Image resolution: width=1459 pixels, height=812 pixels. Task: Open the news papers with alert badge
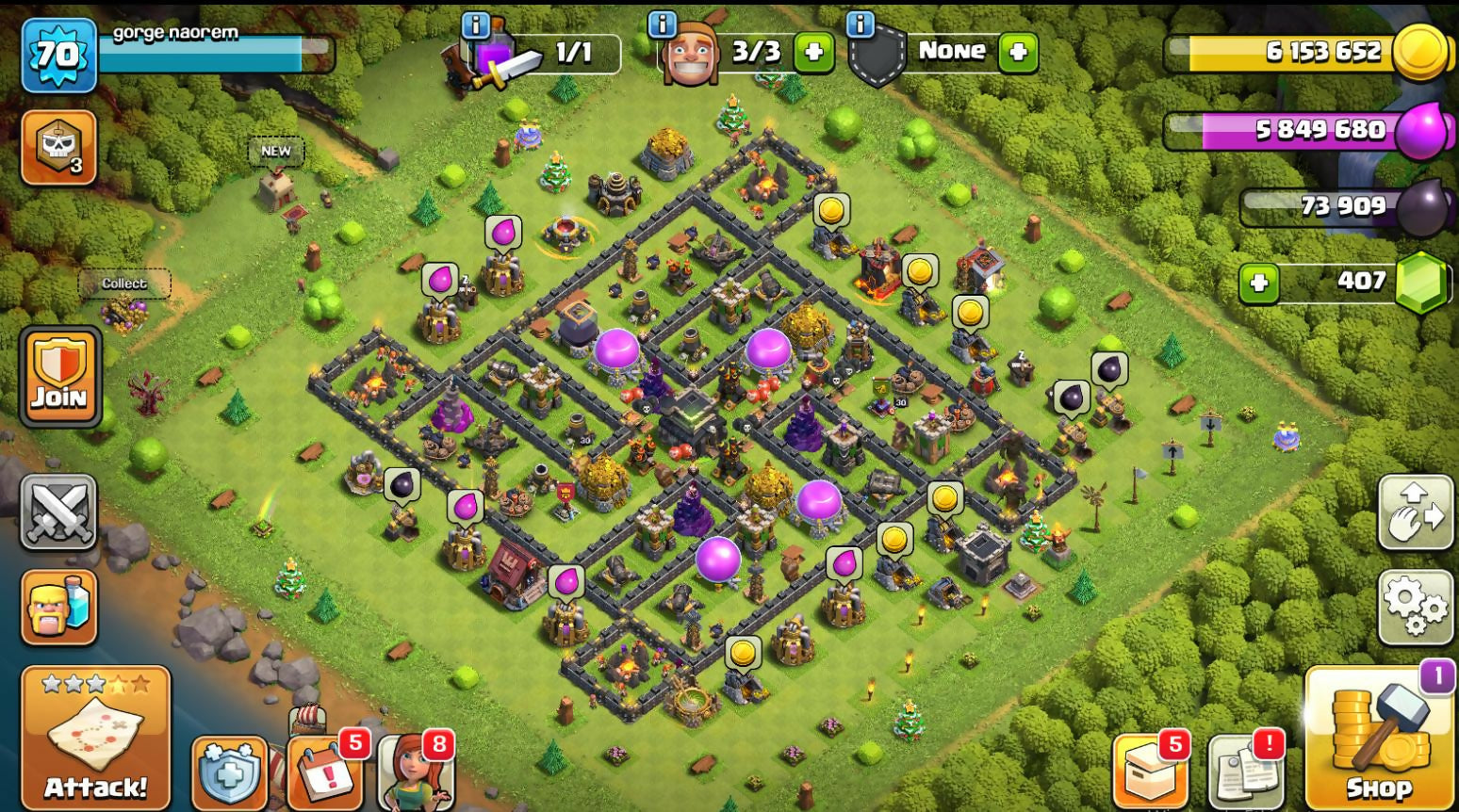(1245, 772)
